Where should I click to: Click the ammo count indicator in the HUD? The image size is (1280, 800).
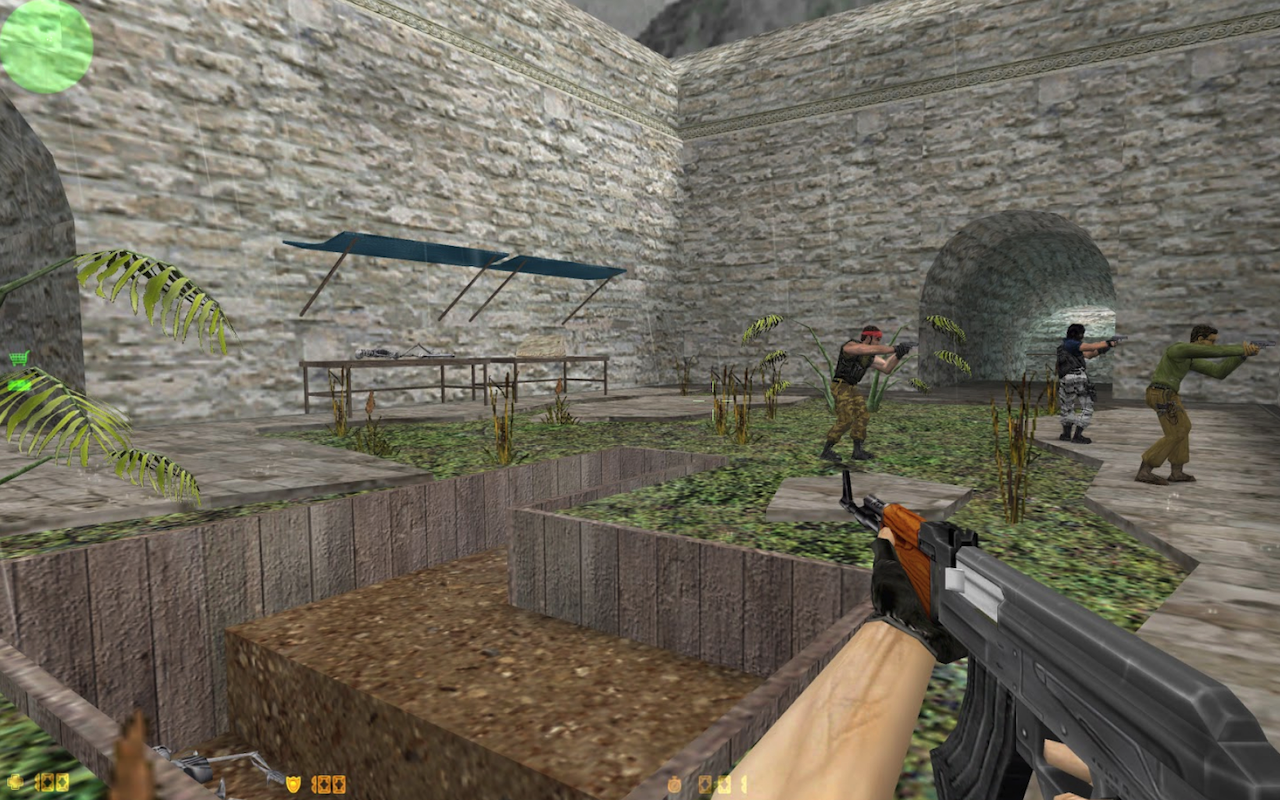(744, 784)
